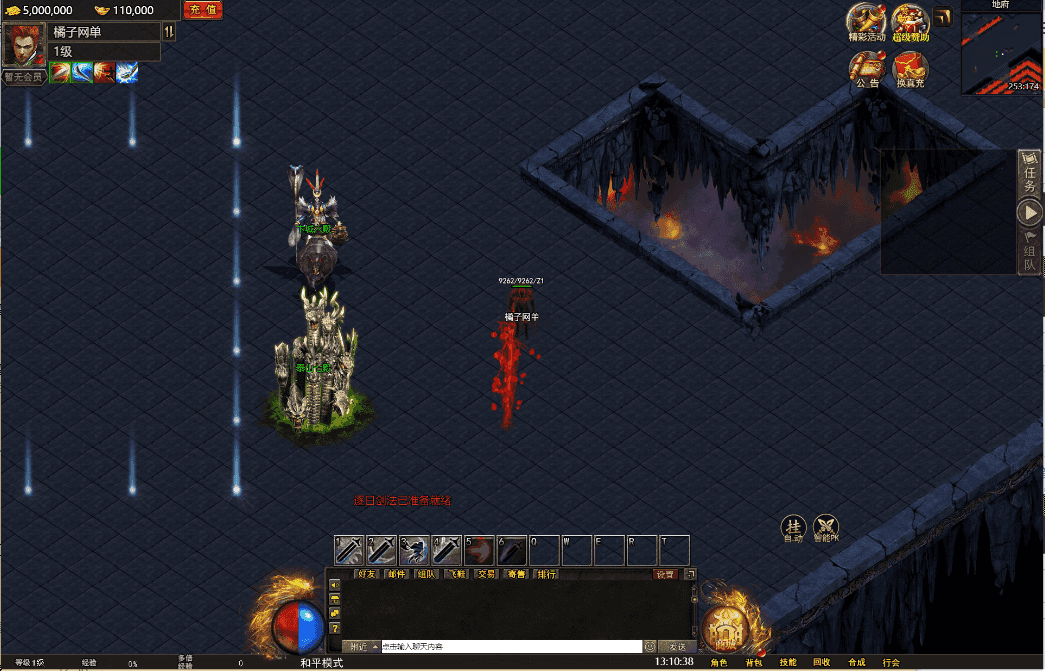This screenshot has height=671, width=1045.
Task: Open the 充值 recharge shop
Action: pos(202,10)
